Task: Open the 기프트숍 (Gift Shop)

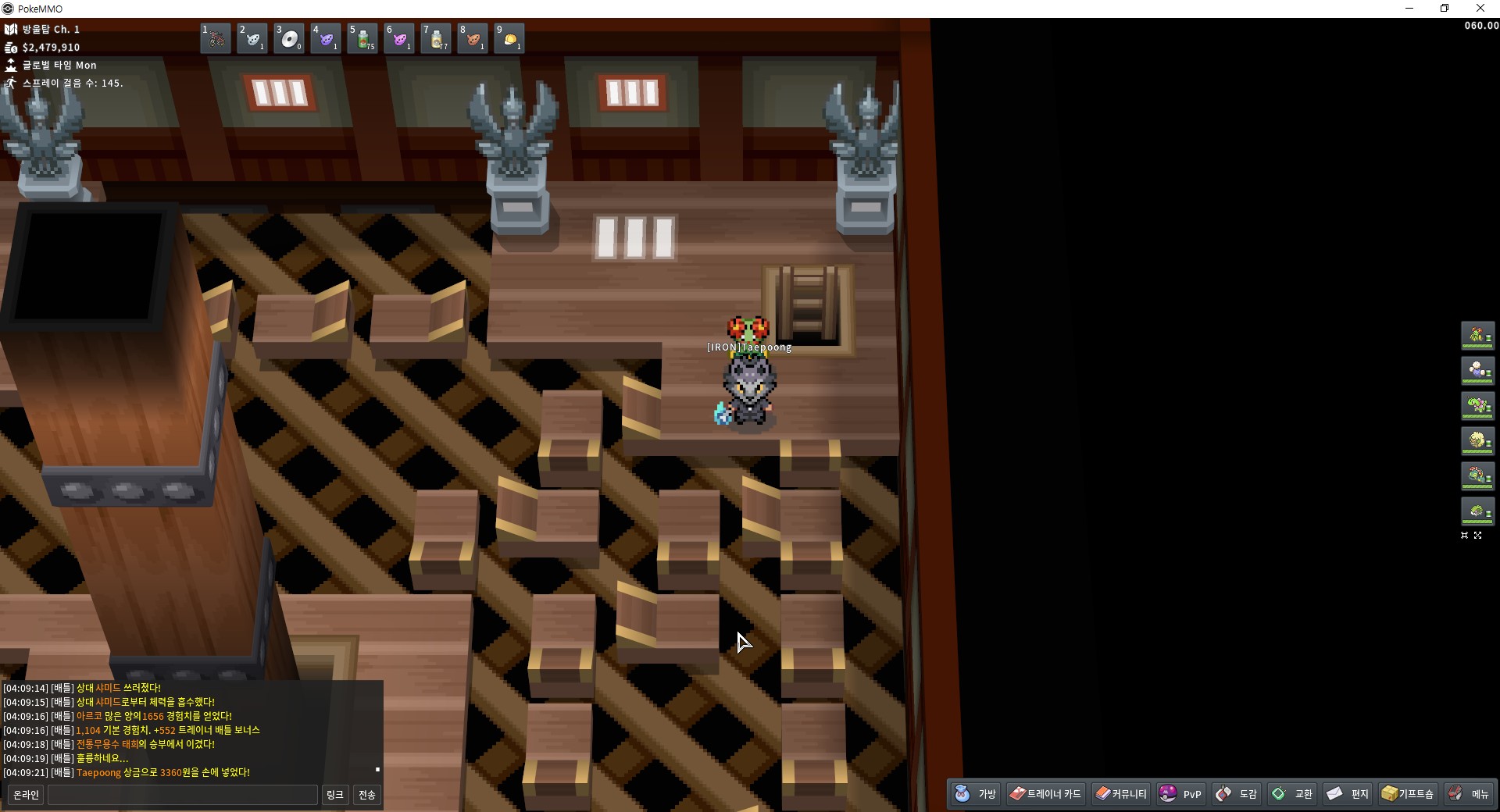Action: tap(1408, 794)
